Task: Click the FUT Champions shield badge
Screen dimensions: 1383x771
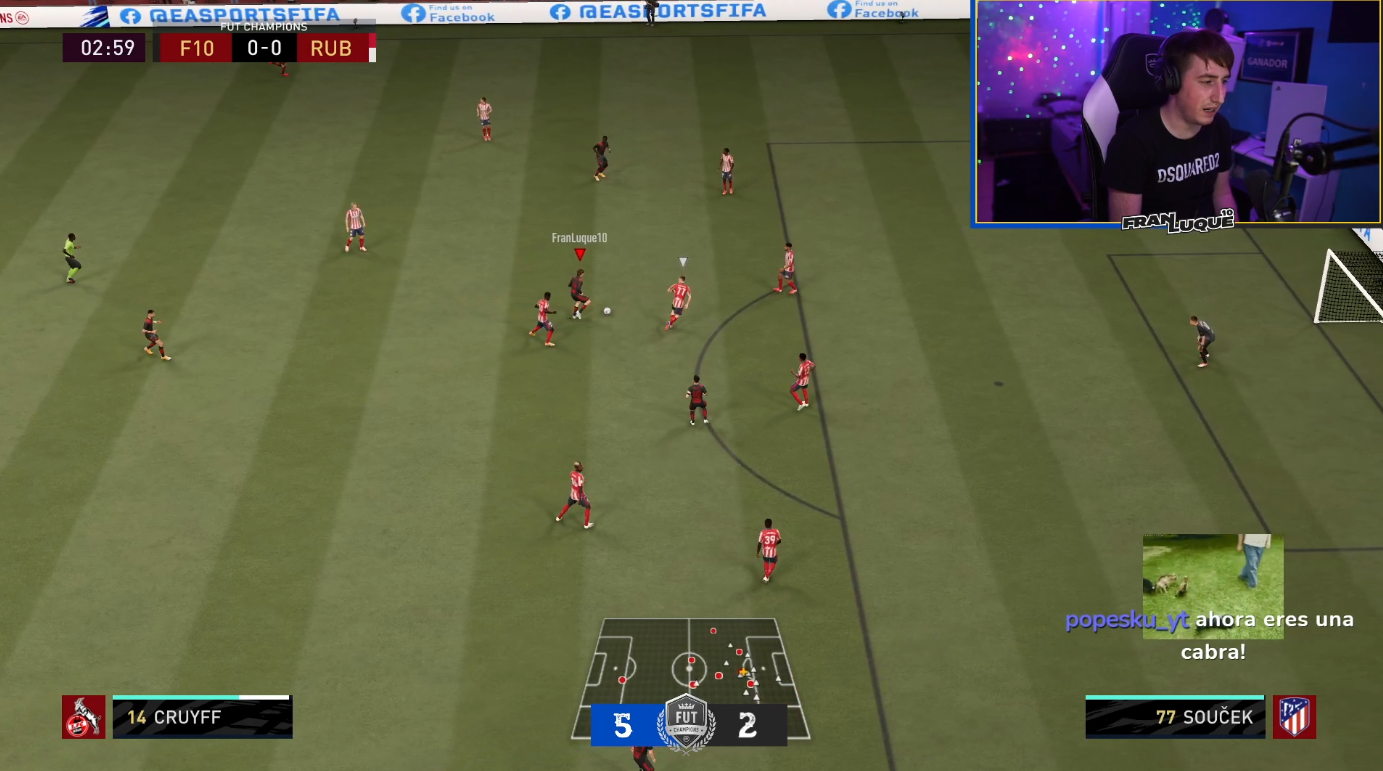Action: [687, 721]
